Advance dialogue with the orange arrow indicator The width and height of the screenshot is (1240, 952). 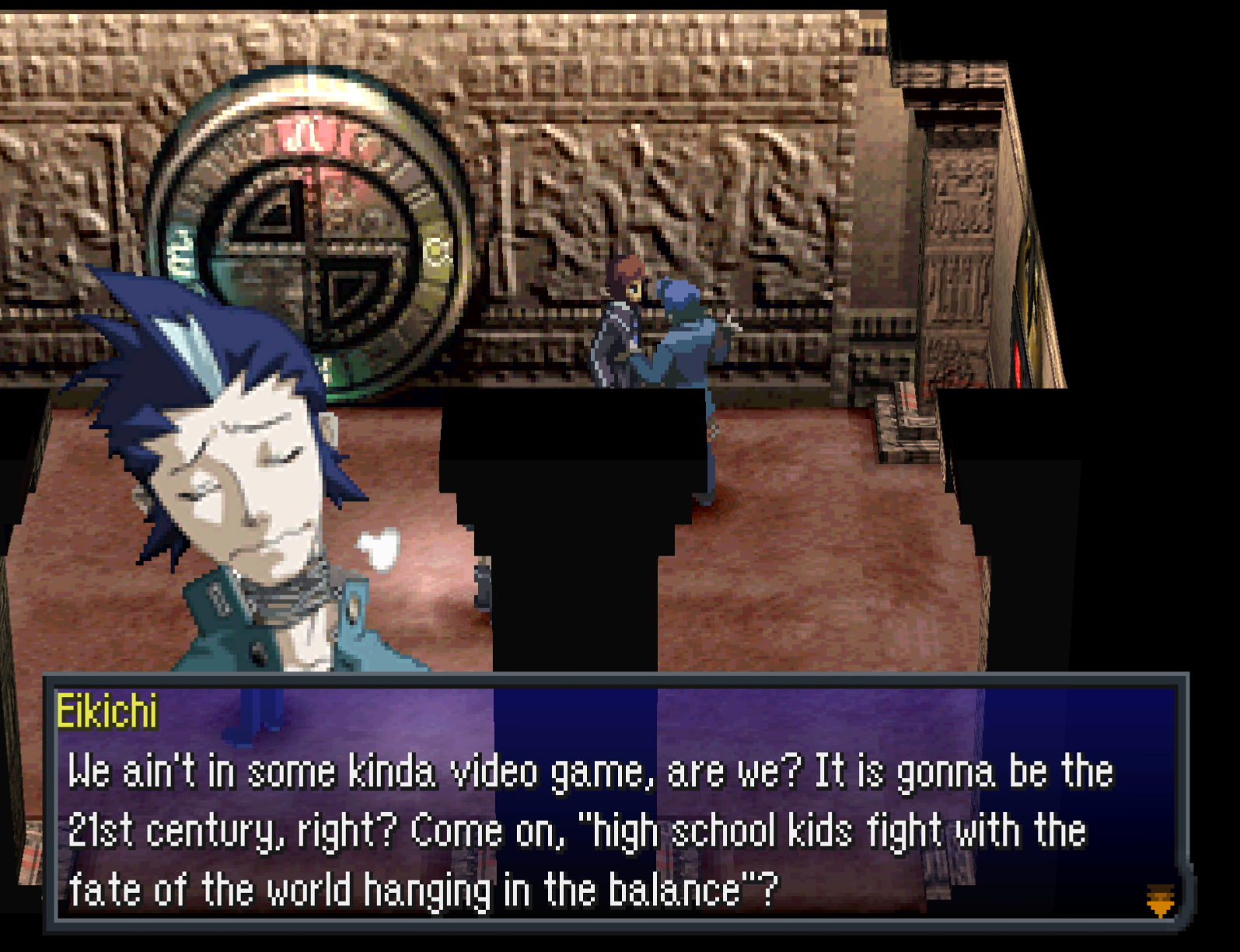click(x=1160, y=900)
